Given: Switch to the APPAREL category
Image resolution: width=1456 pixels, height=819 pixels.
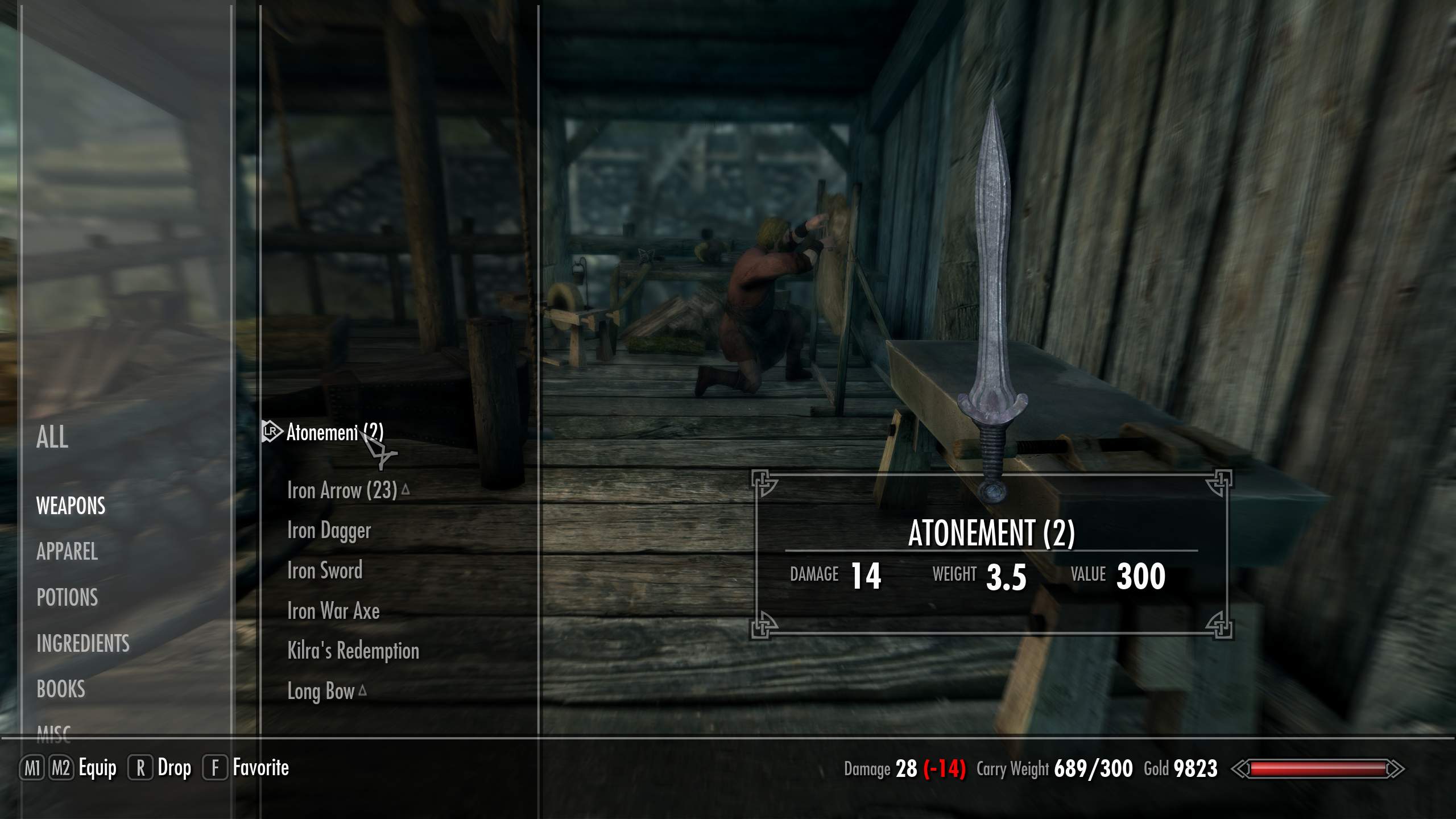Looking at the screenshot, I should click(67, 552).
